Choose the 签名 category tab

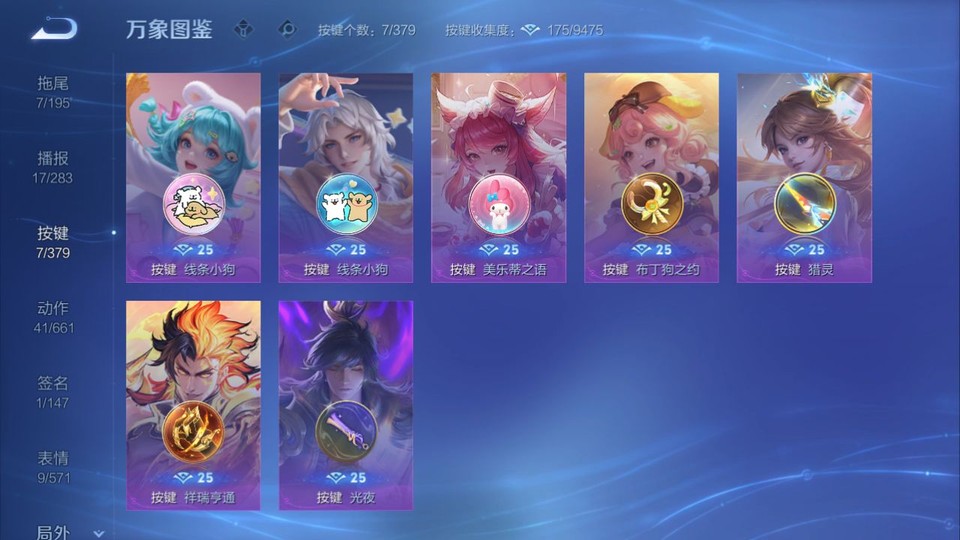tap(54, 391)
